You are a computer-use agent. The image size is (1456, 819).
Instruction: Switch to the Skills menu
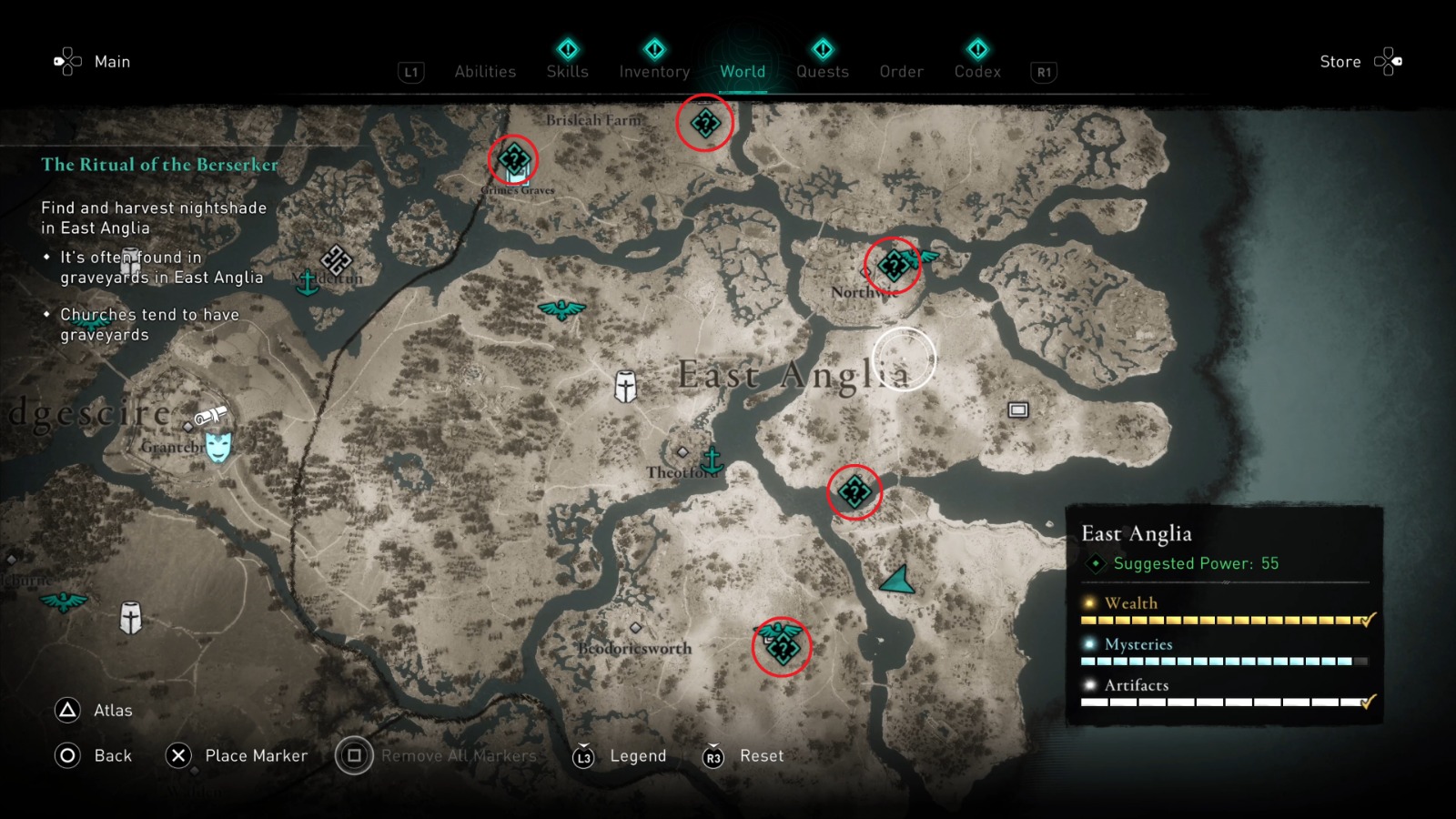click(x=567, y=71)
